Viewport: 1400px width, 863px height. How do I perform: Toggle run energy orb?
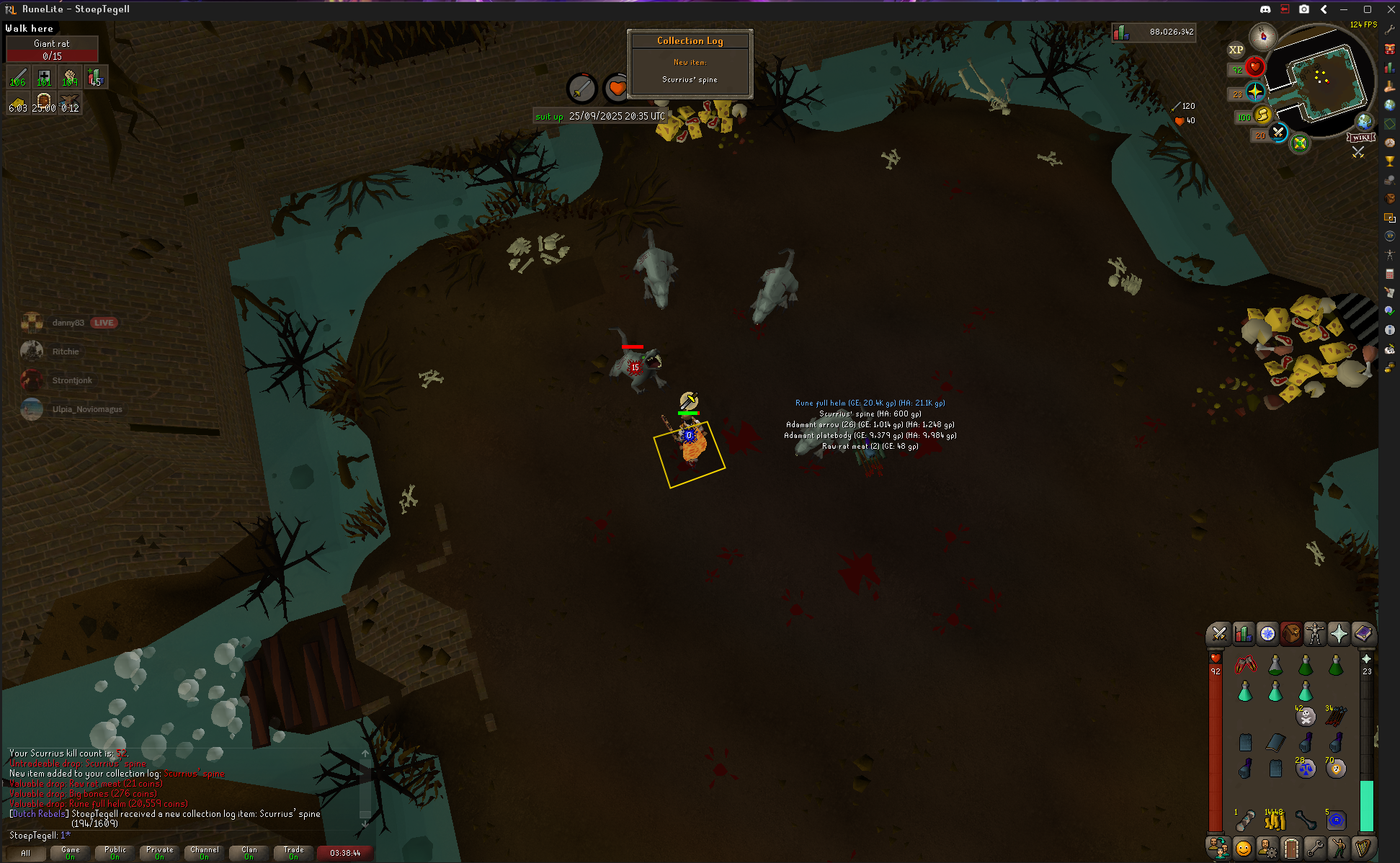tap(1263, 115)
